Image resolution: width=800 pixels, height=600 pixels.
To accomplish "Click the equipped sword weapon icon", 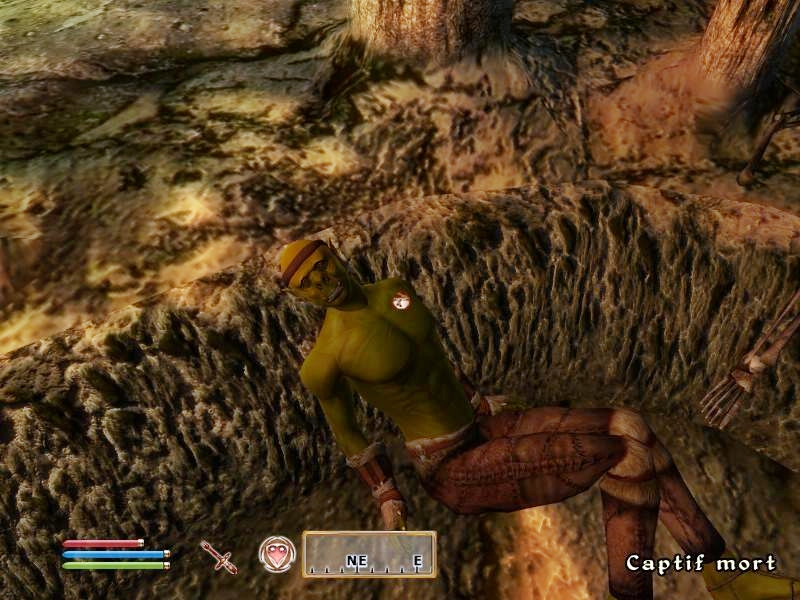I will [x=219, y=556].
